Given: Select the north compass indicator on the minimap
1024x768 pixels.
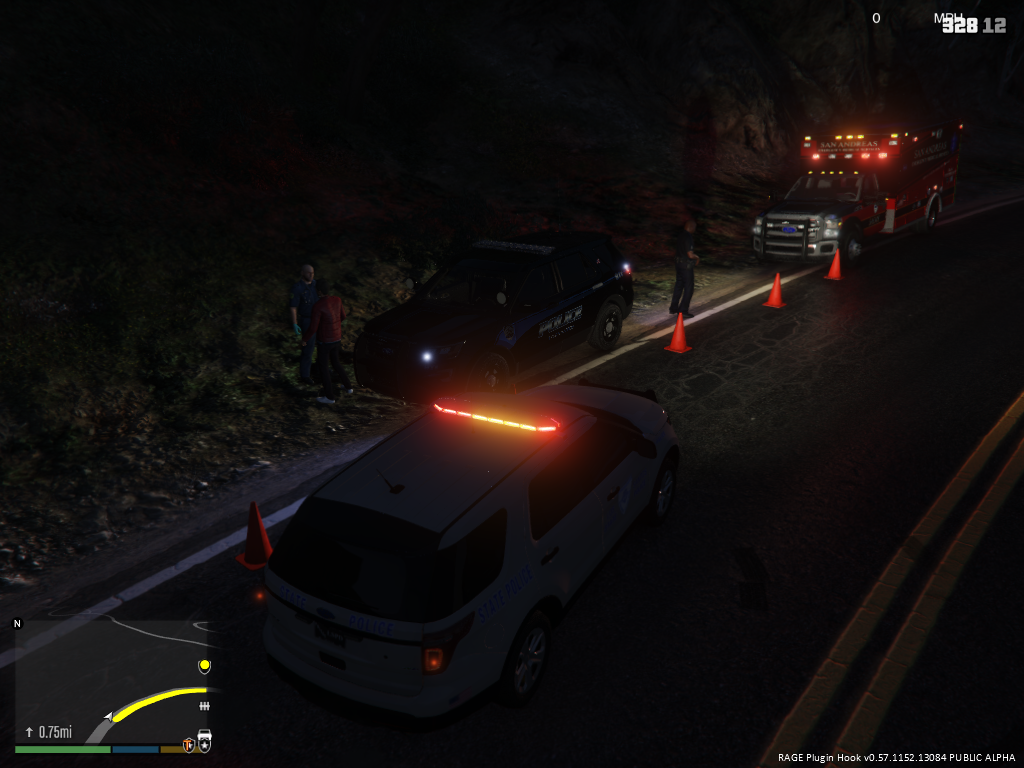Looking at the screenshot, I should tap(17, 624).
